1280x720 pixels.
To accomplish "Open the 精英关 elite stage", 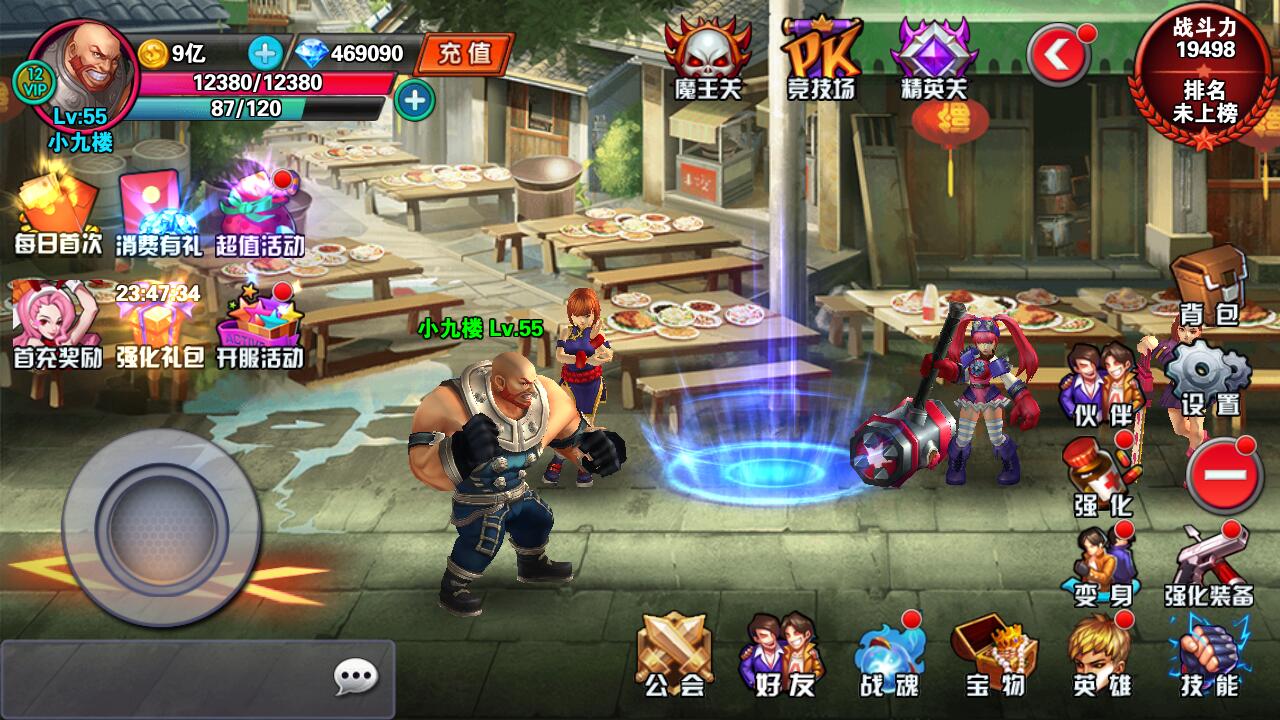I will point(934,58).
